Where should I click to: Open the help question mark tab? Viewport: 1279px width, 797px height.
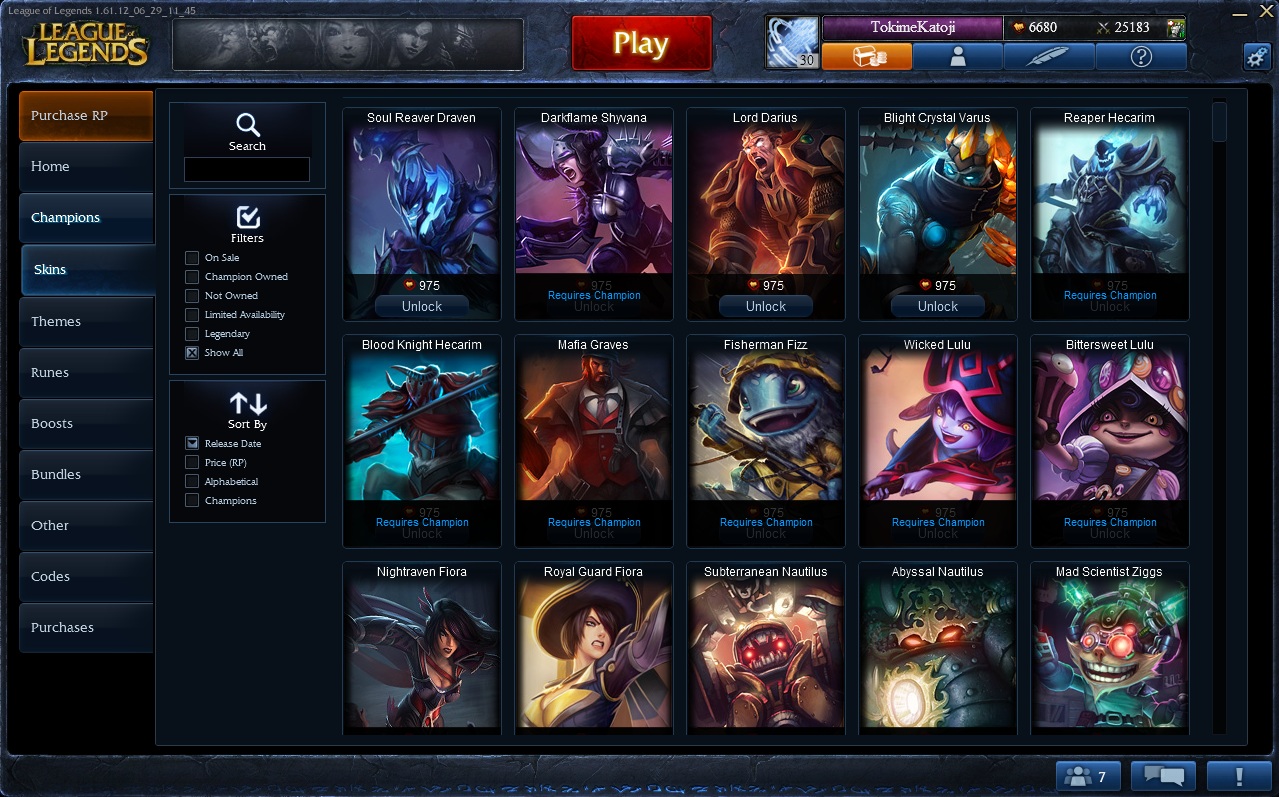[x=1141, y=57]
